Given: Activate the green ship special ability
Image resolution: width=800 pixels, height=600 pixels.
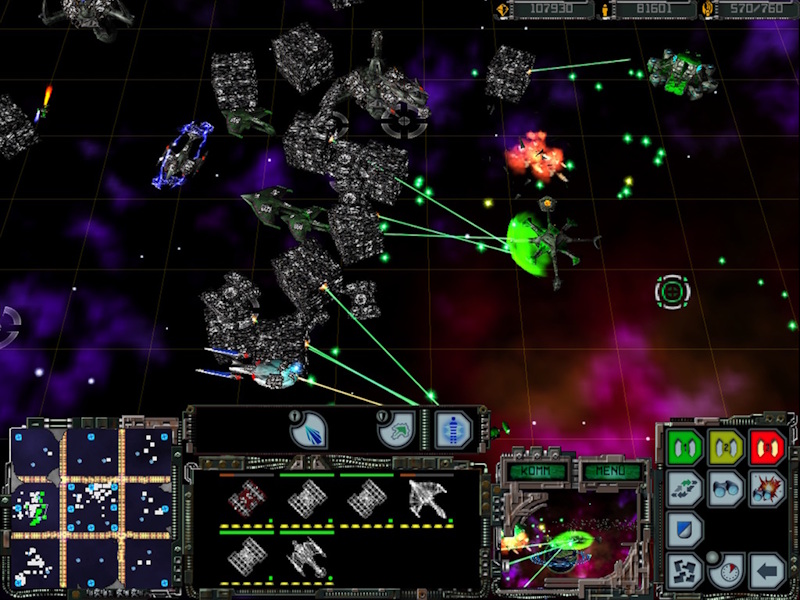Looking at the screenshot, I should tap(396, 430).
